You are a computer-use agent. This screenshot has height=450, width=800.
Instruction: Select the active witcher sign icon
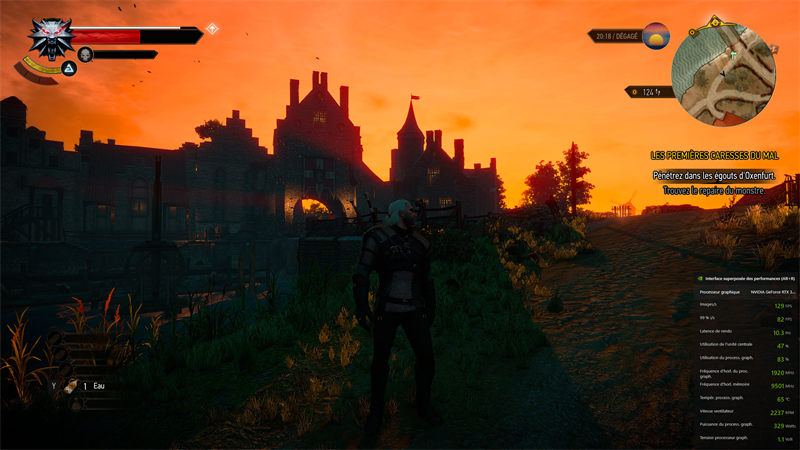(69, 69)
